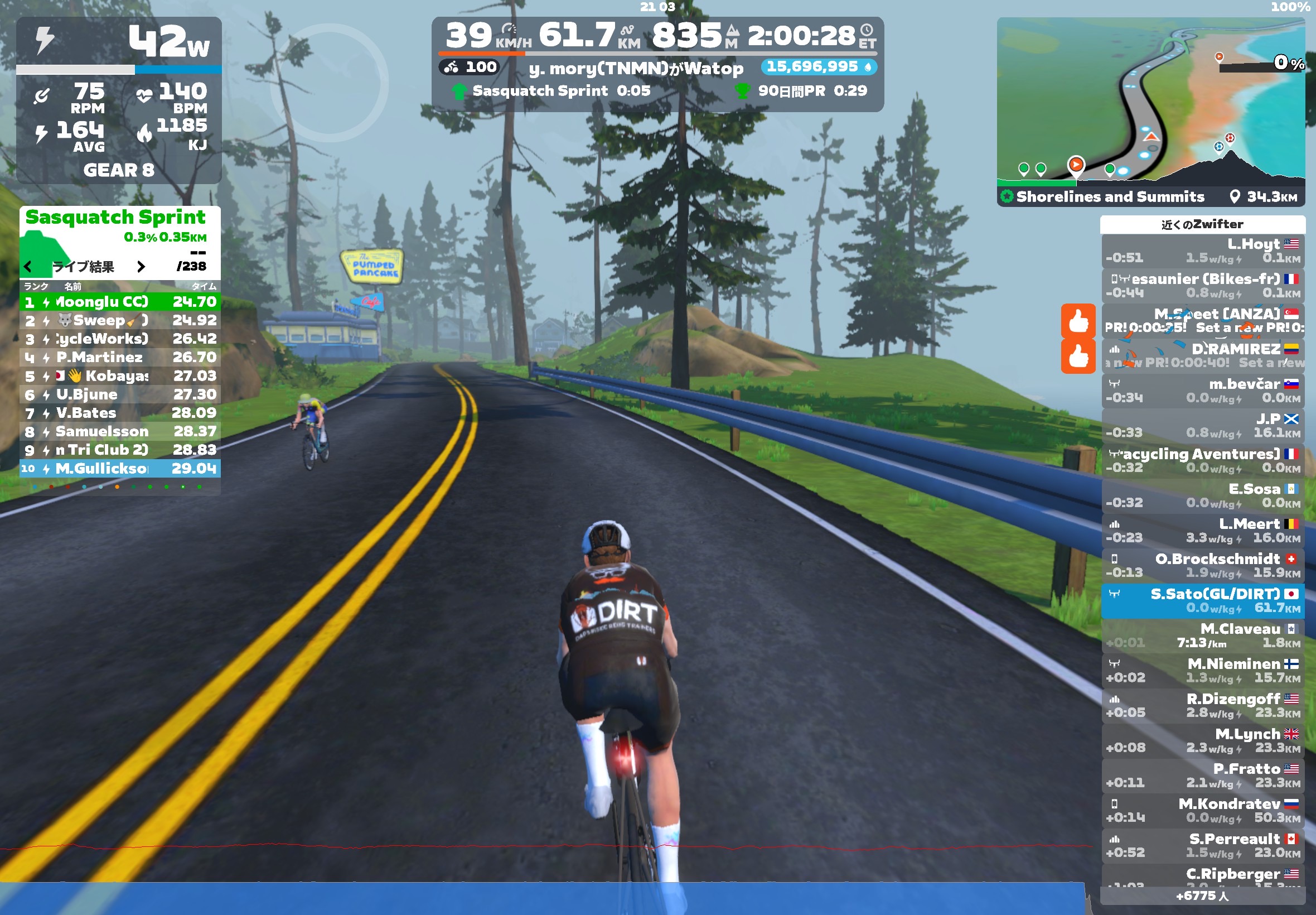Go to next Sasquatch Sprint results page
The height and width of the screenshot is (915, 1316).
[141, 267]
